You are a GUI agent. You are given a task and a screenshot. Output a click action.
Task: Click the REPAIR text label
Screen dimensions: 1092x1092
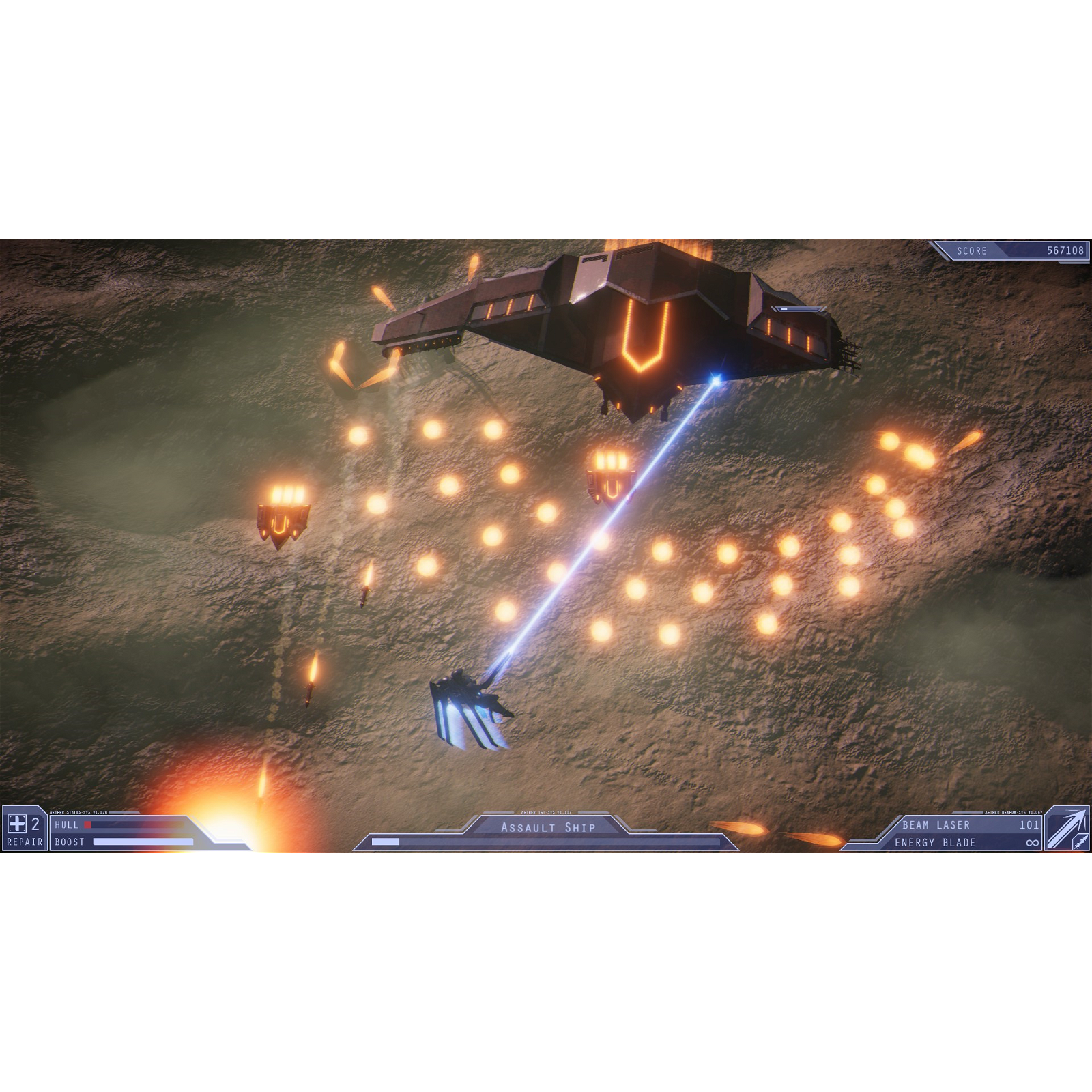pyautogui.click(x=25, y=842)
